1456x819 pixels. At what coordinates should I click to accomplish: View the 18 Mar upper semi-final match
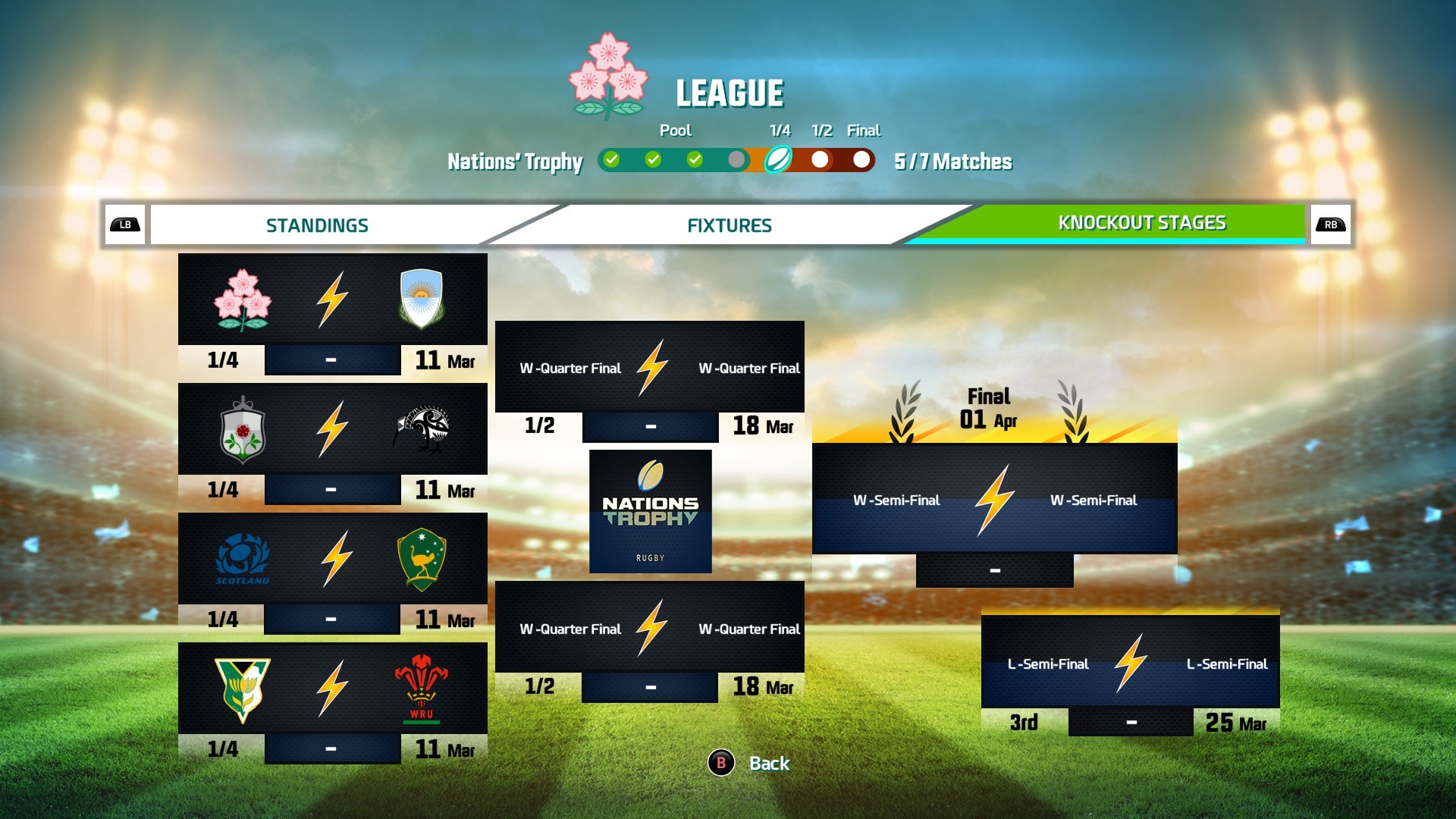click(x=649, y=368)
